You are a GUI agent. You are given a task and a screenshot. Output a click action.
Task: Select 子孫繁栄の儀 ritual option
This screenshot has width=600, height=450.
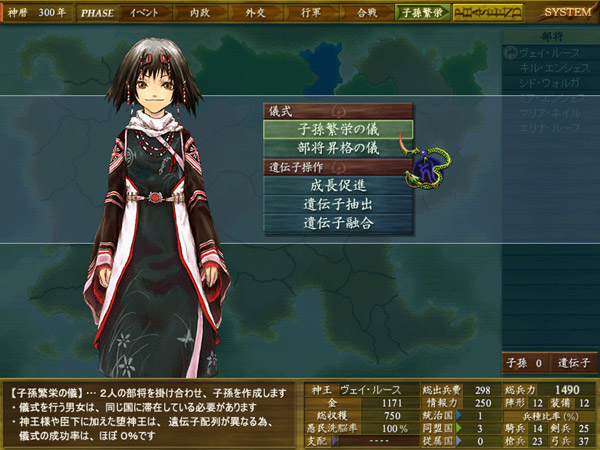(x=338, y=129)
